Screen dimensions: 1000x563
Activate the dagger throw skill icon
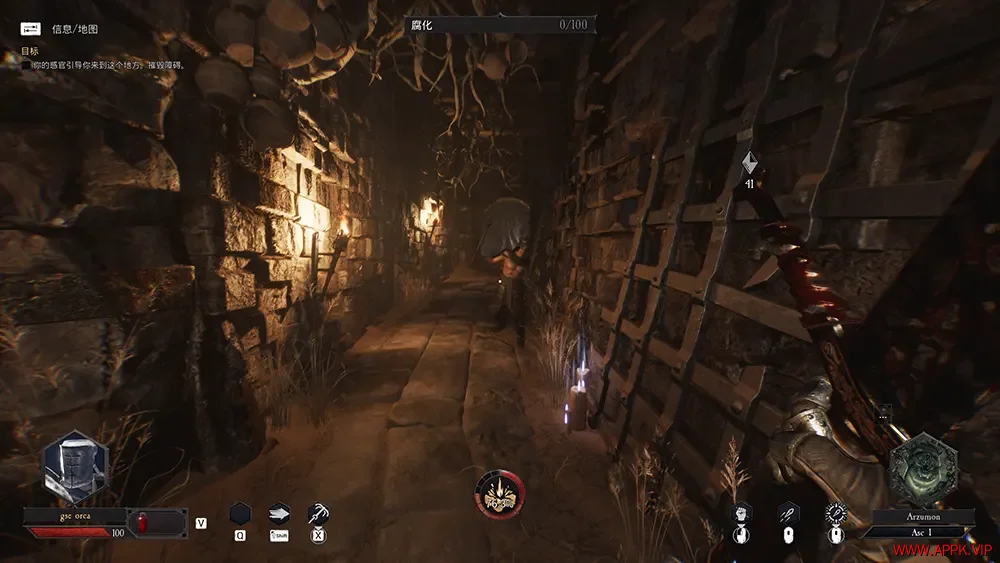pos(788,514)
